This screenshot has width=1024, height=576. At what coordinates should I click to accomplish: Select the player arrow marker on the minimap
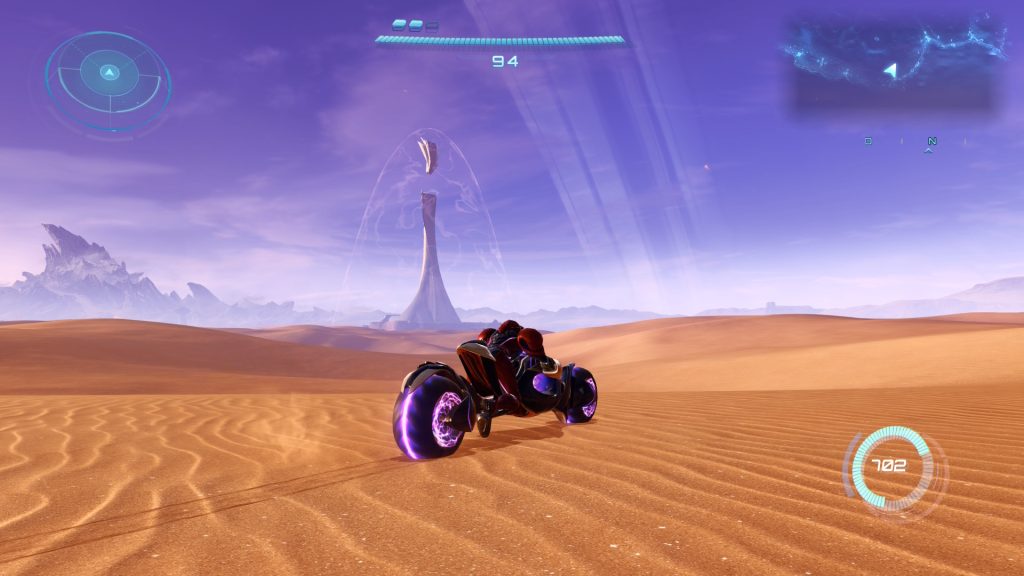[x=892, y=70]
